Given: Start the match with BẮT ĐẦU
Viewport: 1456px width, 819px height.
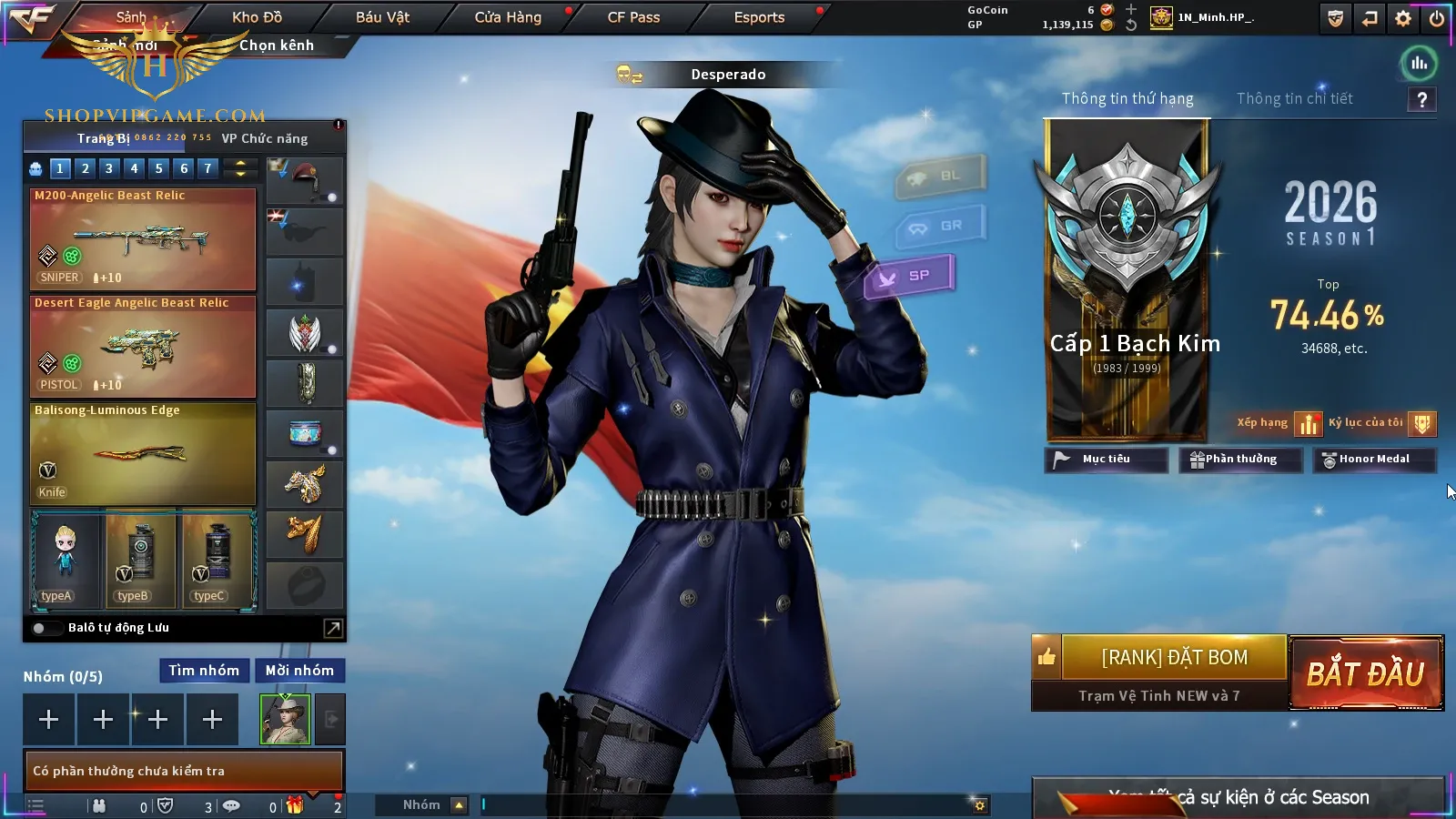Looking at the screenshot, I should [1365, 673].
